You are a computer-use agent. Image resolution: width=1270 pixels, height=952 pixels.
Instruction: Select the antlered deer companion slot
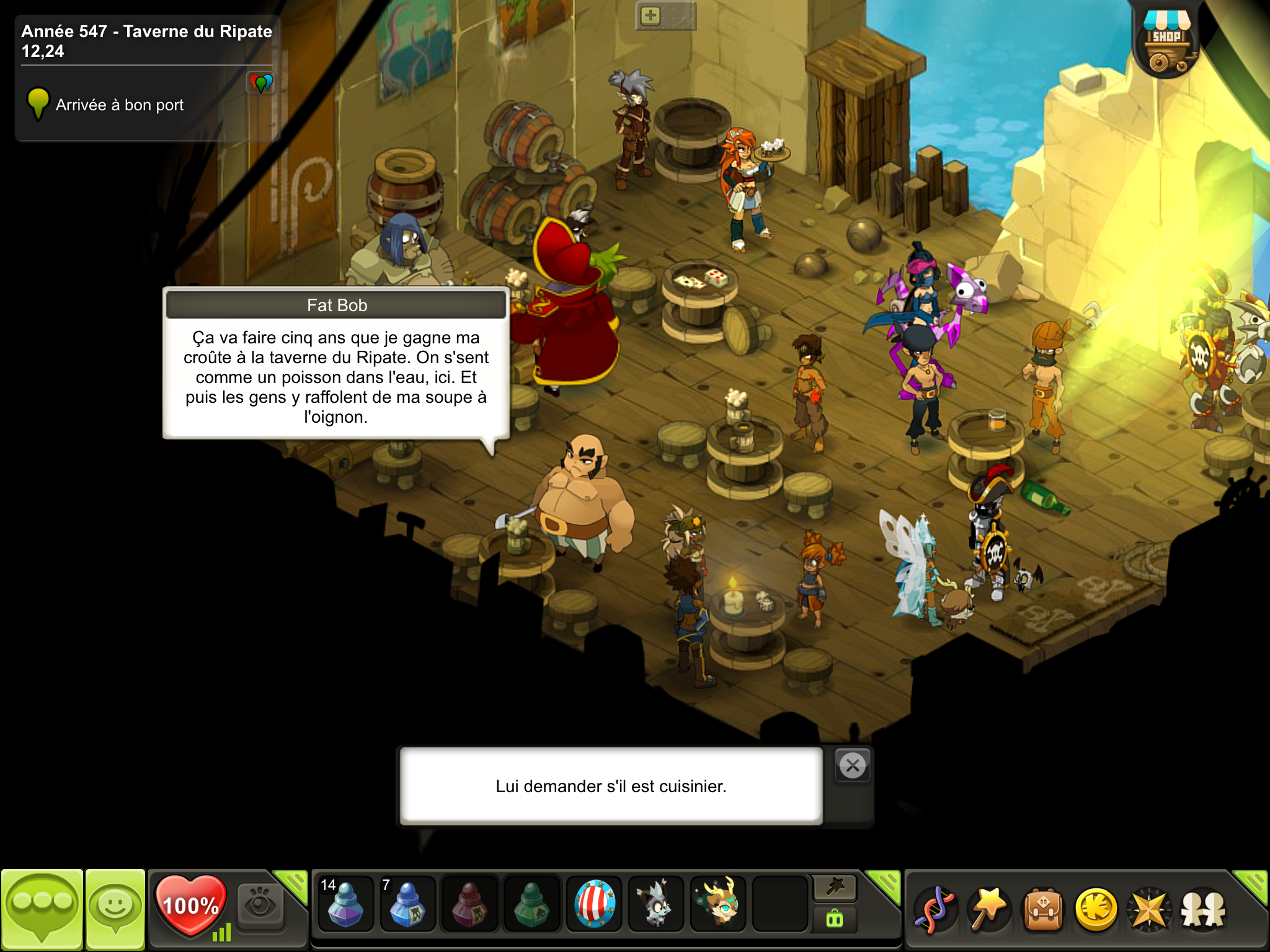coord(718,905)
